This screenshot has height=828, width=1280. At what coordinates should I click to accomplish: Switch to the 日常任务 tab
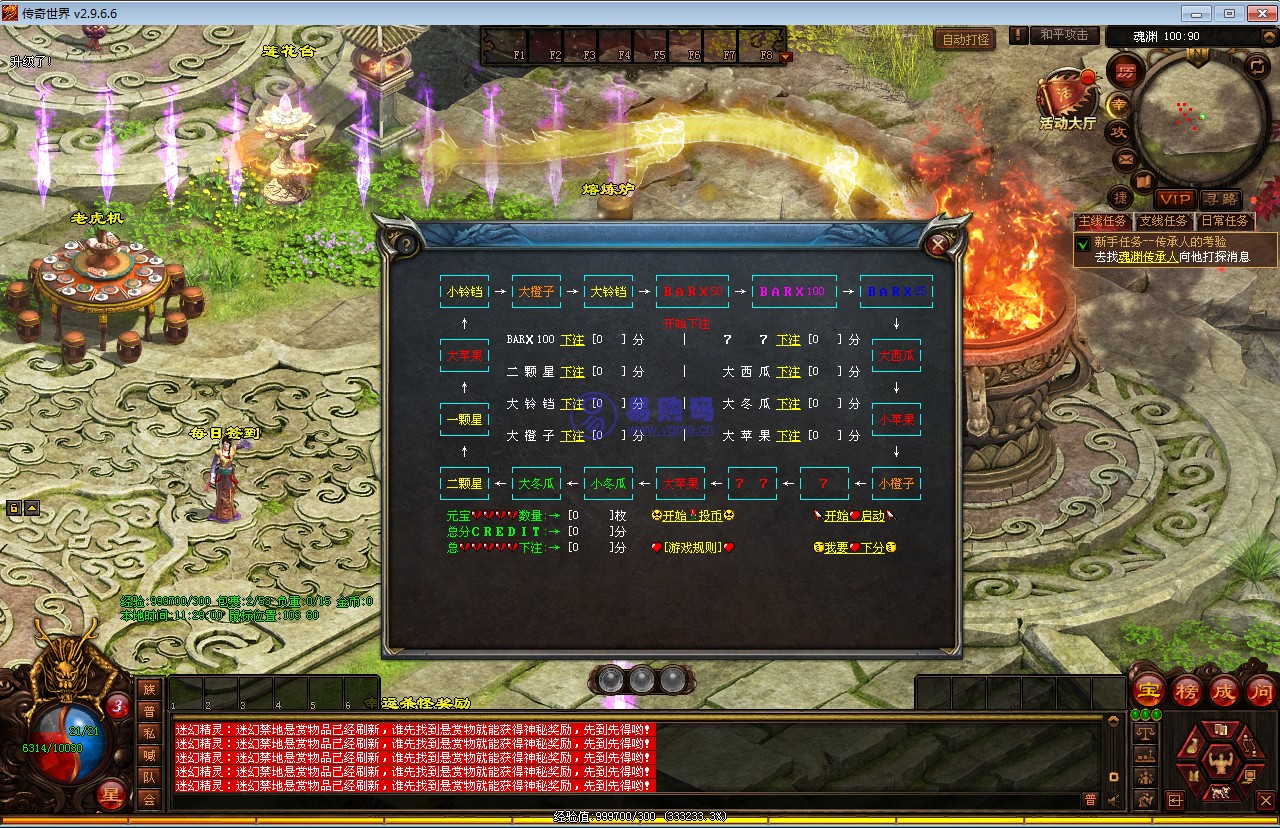(x=1225, y=221)
